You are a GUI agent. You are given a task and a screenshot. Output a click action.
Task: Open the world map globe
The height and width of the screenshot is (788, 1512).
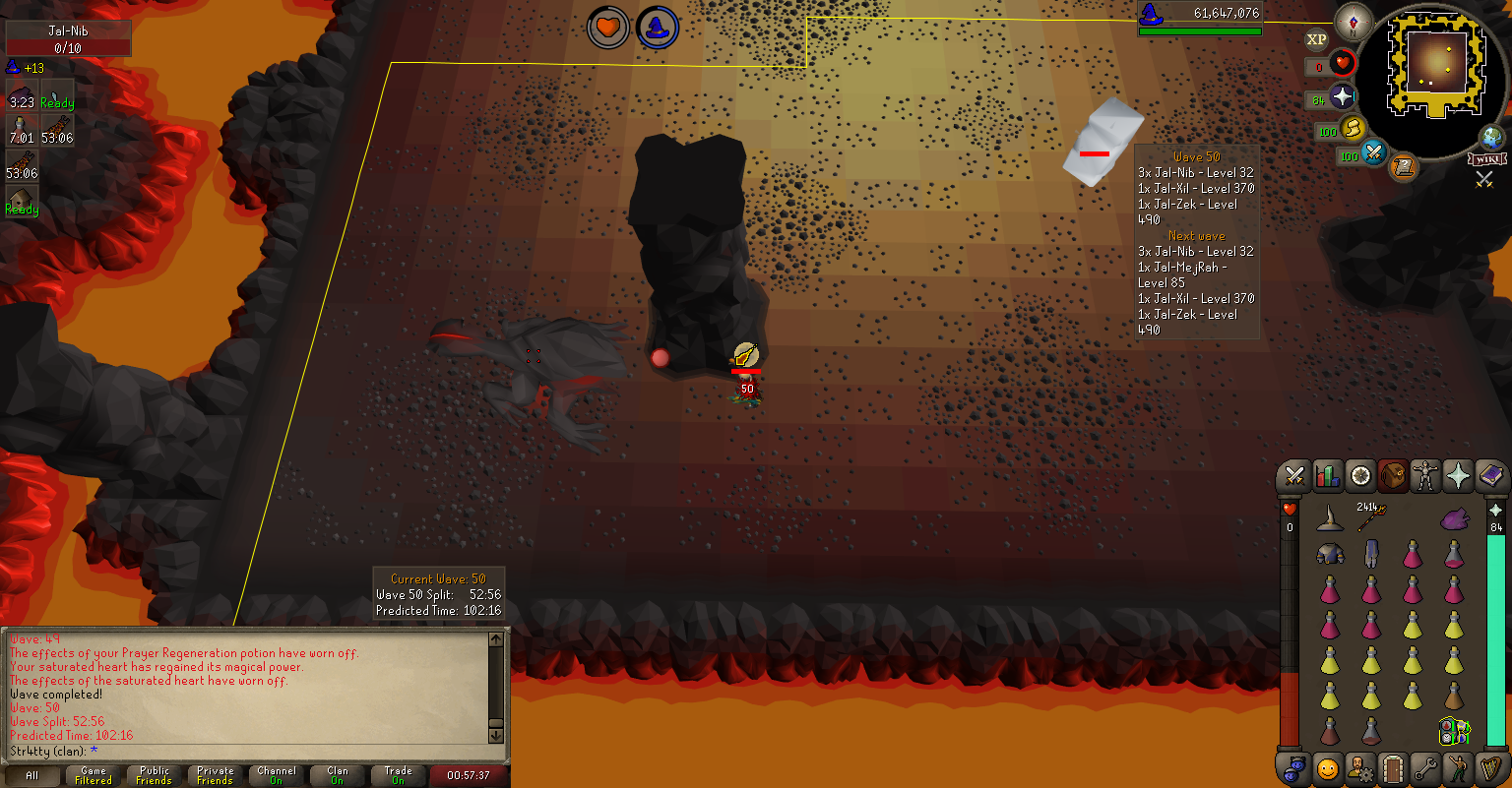point(1491,137)
